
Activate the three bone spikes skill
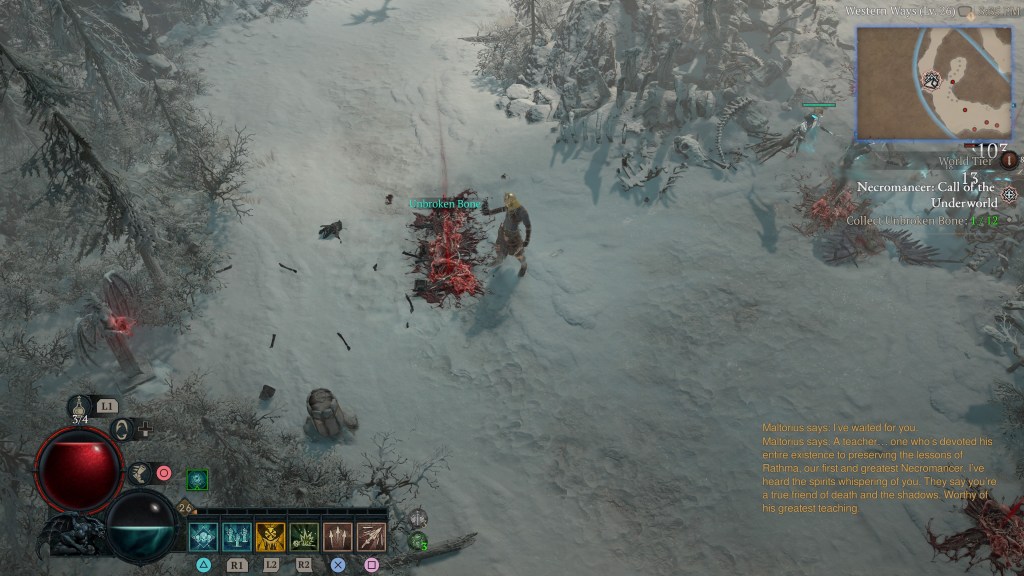click(x=338, y=537)
